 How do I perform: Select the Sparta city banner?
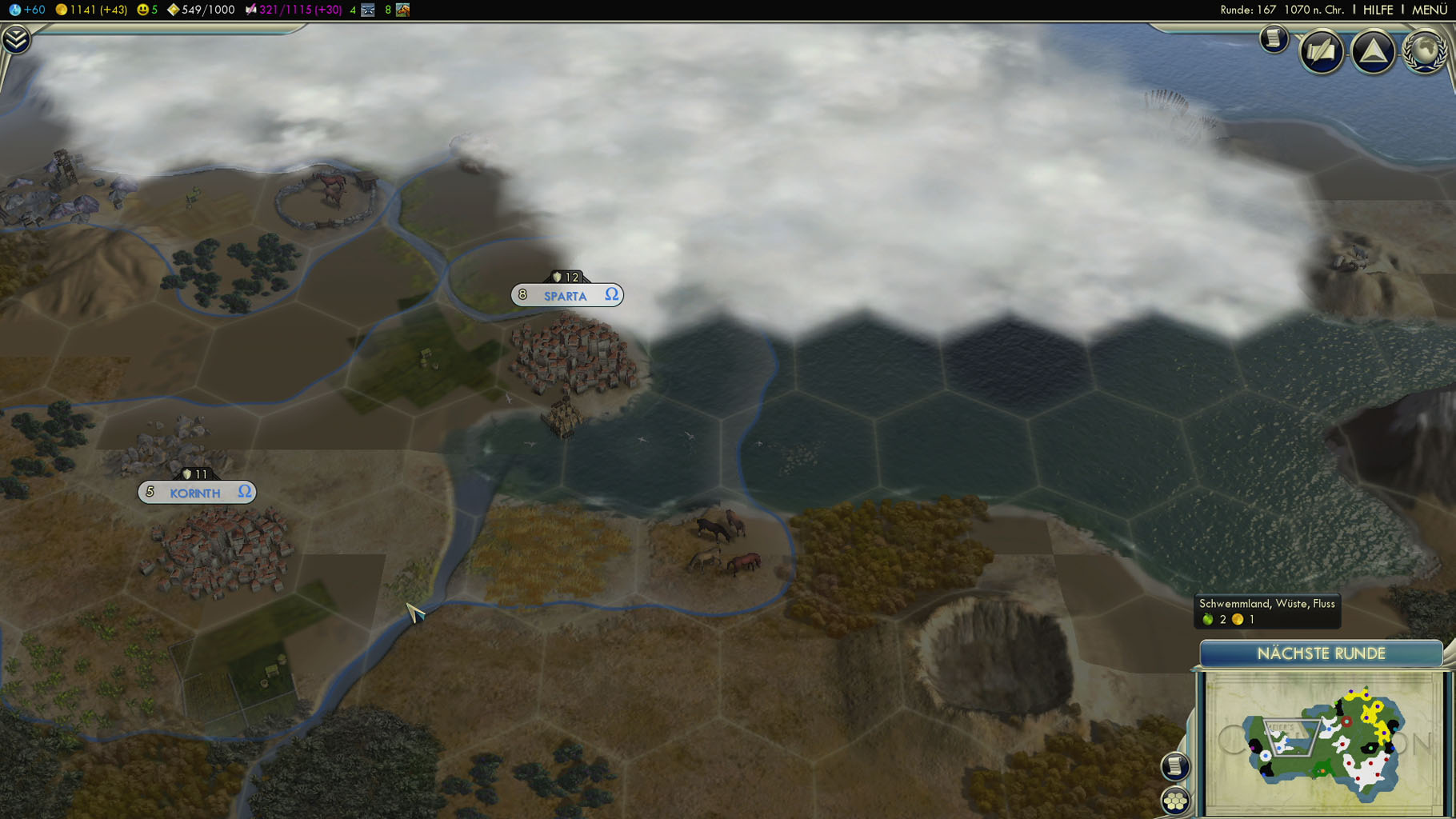coord(566,295)
